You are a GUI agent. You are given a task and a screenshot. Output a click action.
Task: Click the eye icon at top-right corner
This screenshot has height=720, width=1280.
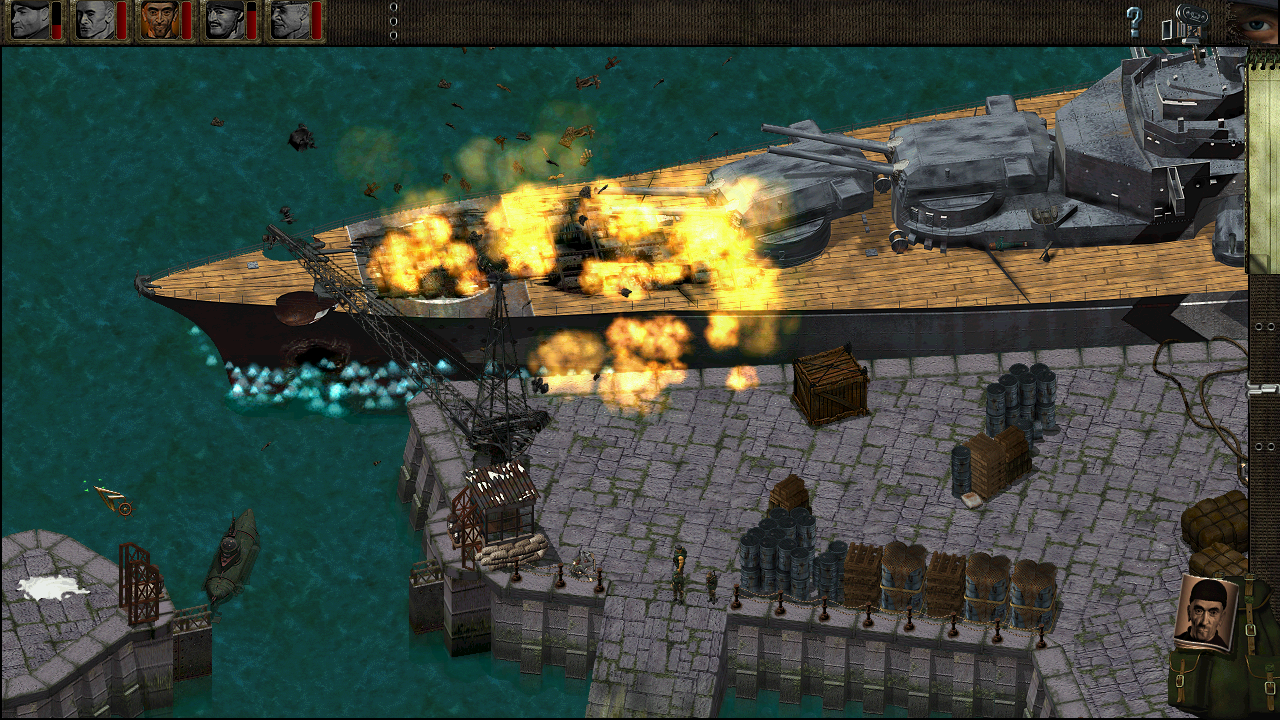coord(1255,24)
